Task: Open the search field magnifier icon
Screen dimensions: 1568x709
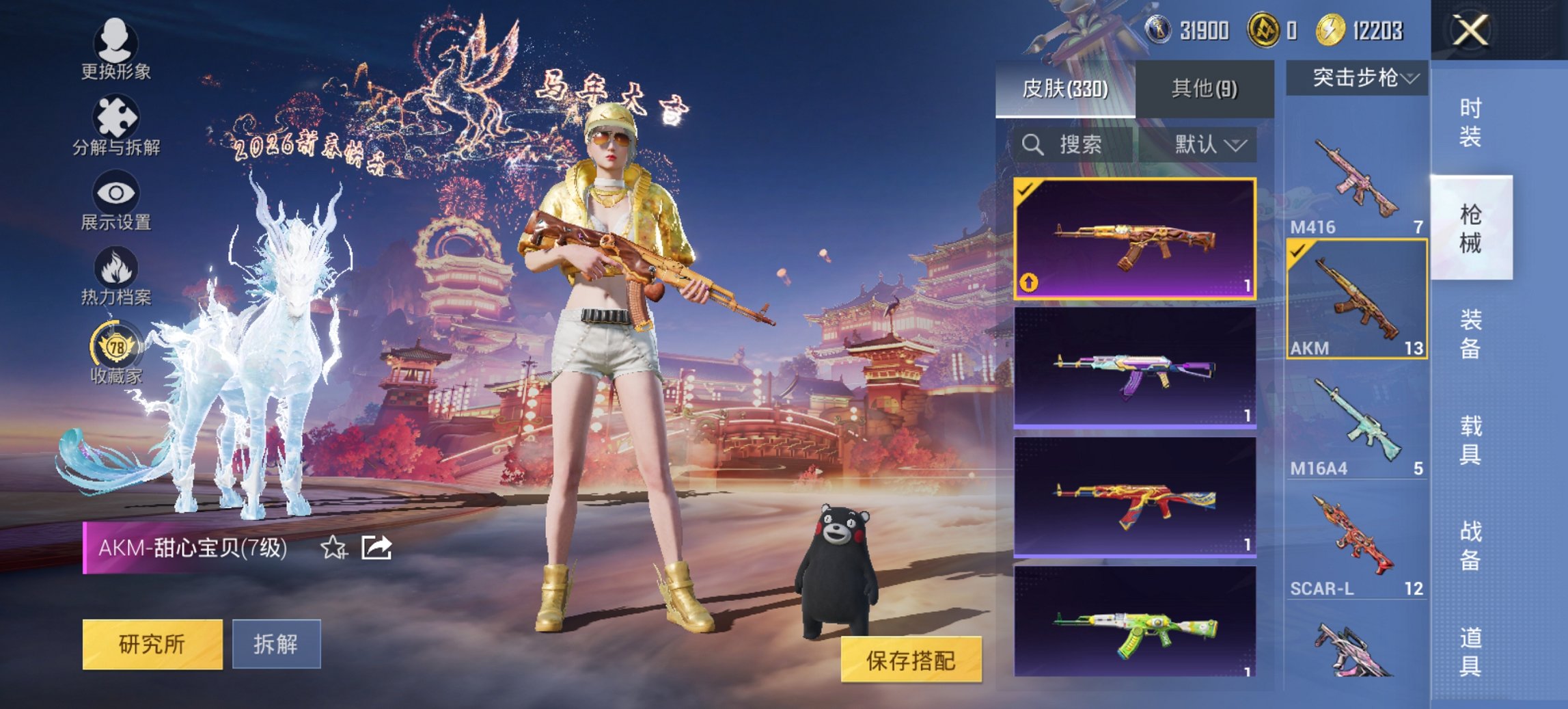Action: tap(1032, 145)
